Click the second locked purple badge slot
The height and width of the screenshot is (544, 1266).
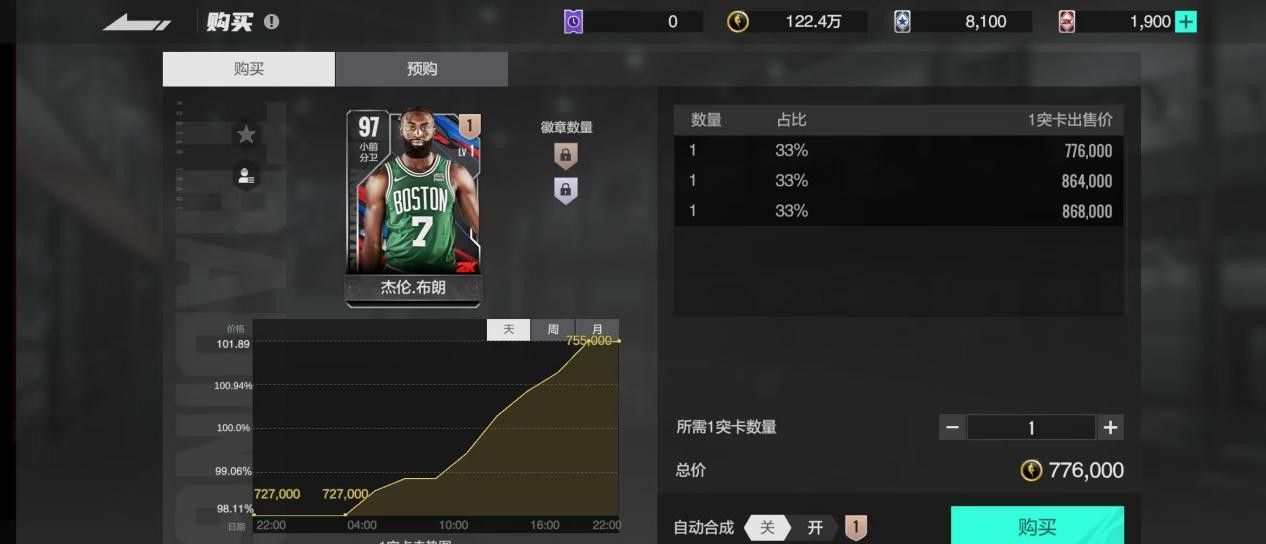[x=565, y=190]
